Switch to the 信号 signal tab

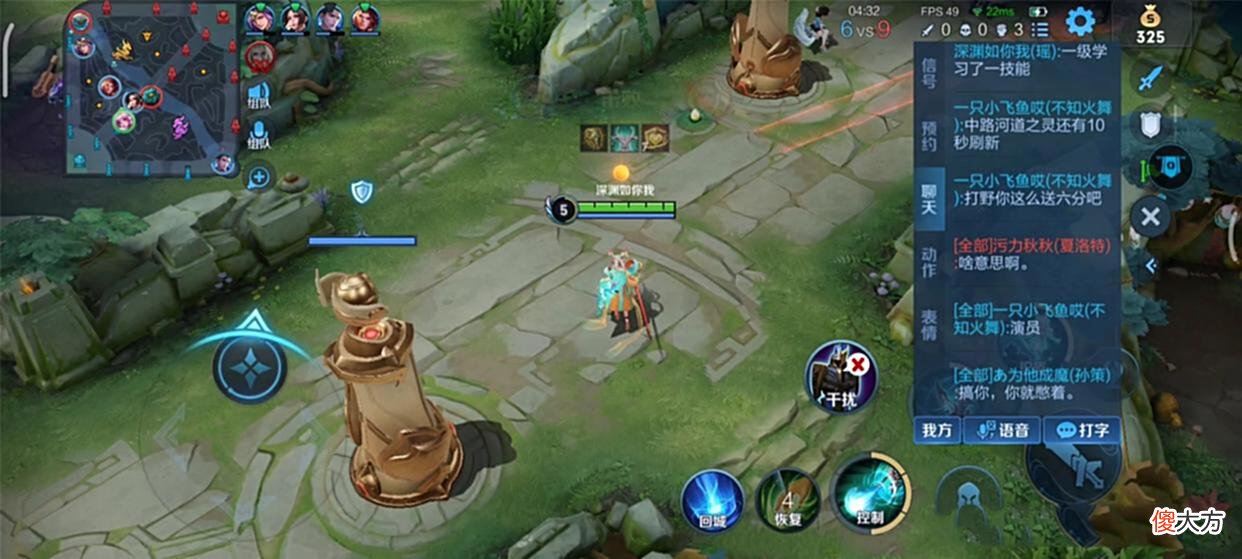pos(929,72)
